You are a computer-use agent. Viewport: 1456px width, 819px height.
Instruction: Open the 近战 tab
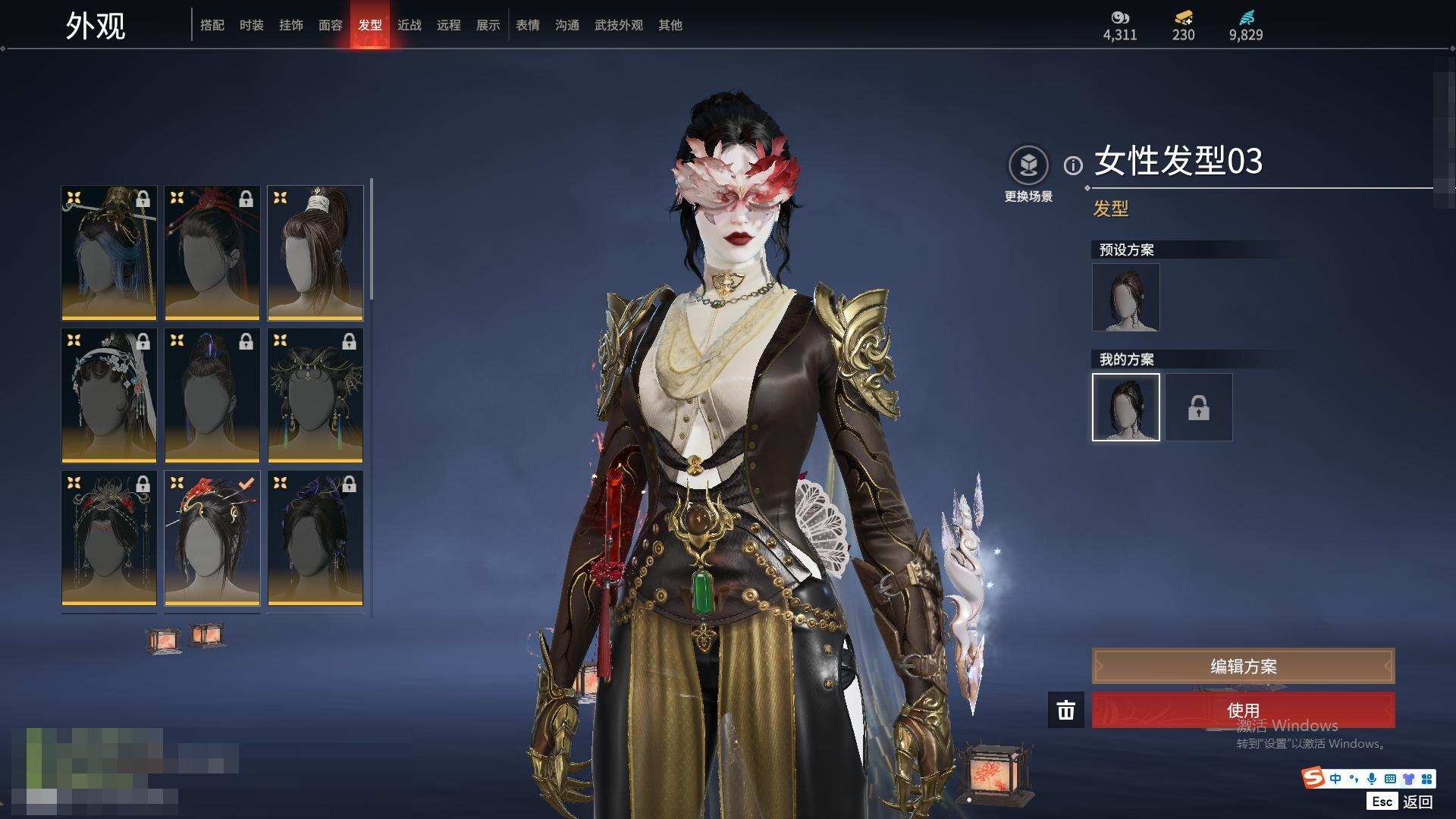(409, 25)
